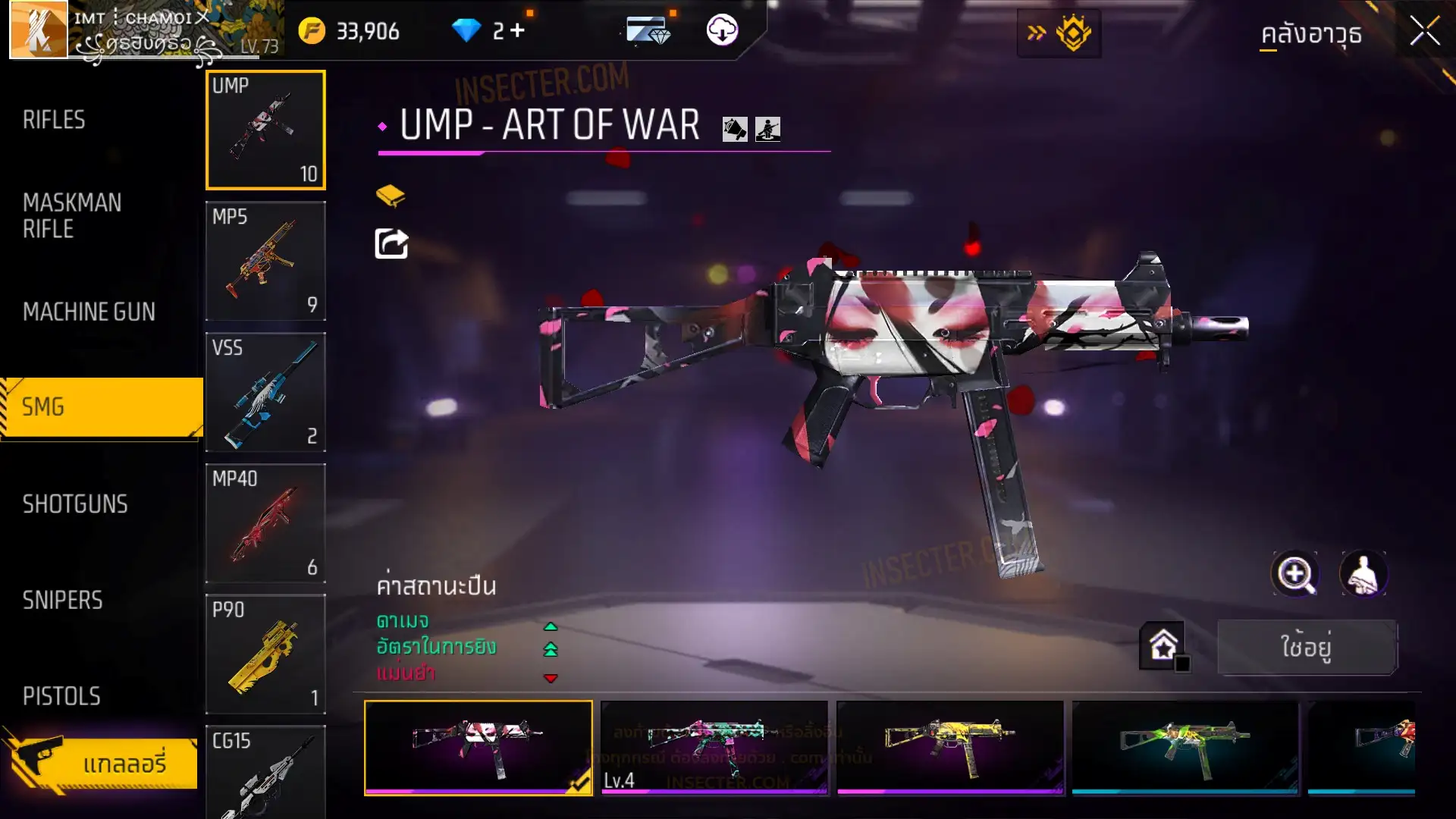This screenshot has height=819, width=1456.
Task: Choose the SHOTGUNS category
Action: [75, 504]
